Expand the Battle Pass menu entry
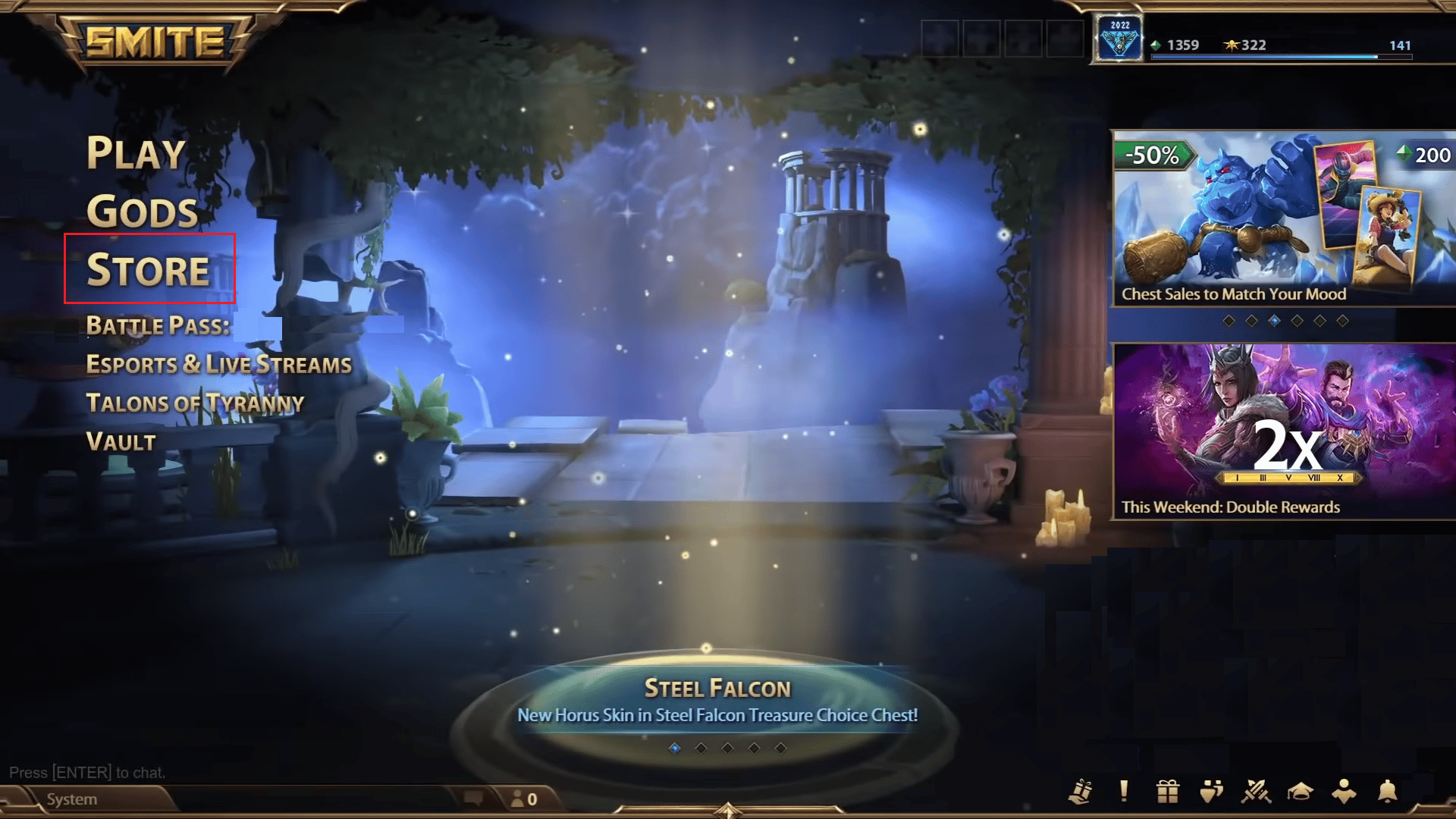Screen dimensions: 1456x819 coord(158,326)
